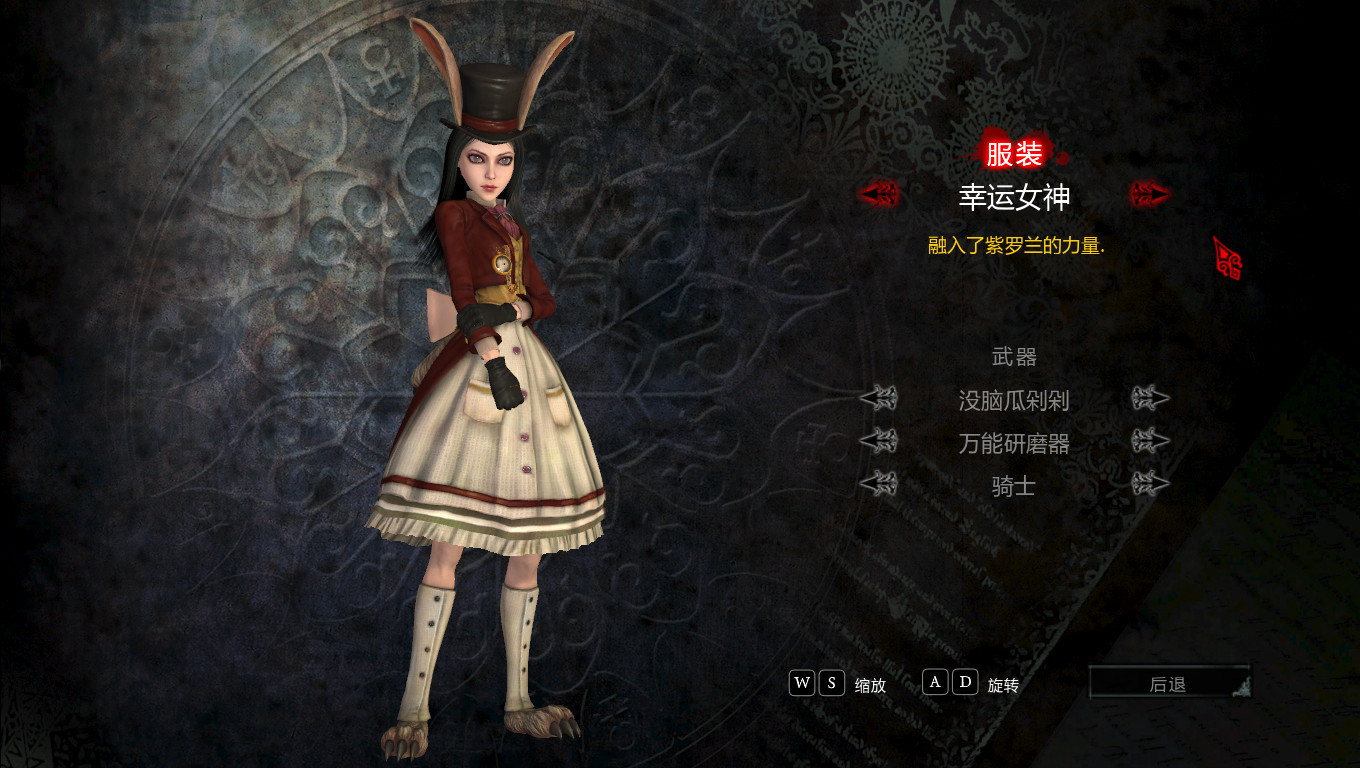This screenshot has width=1360, height=768.
Task: Switch 骑士 skin using the left arrow
Action: coord(879,484)
